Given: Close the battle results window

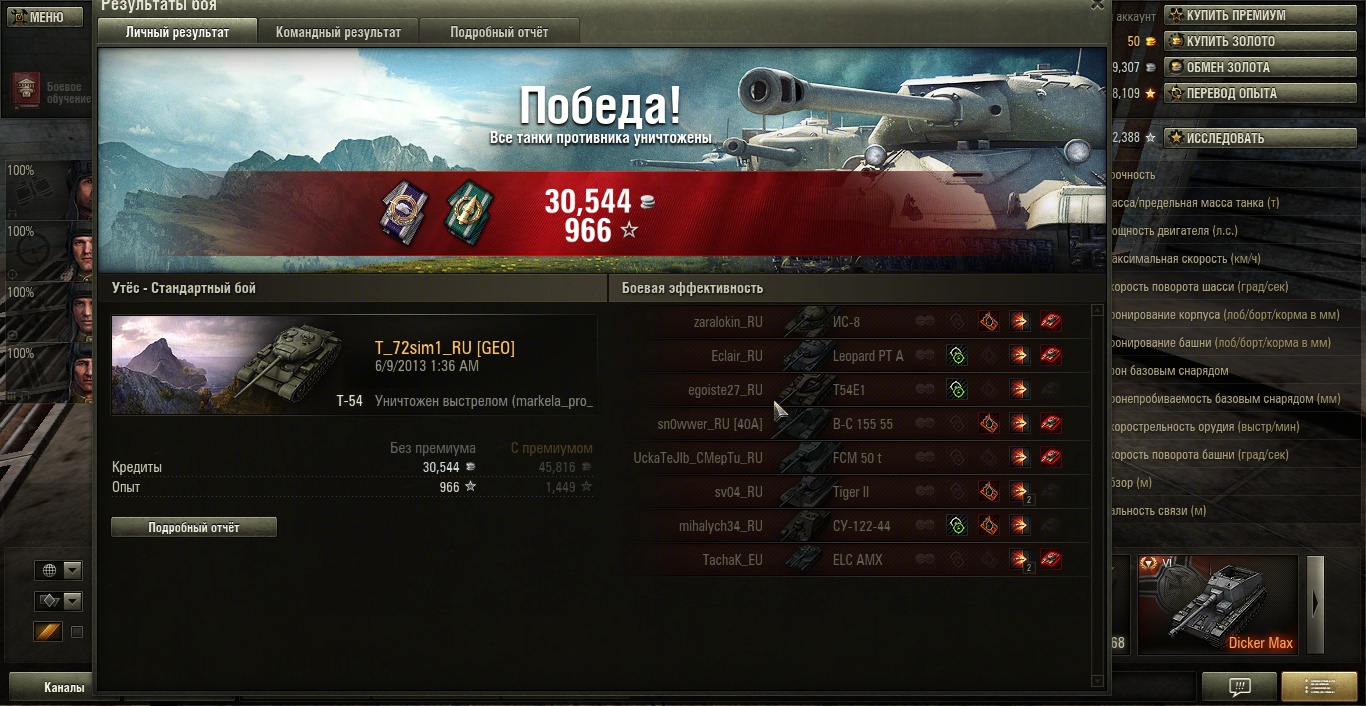Looking at the screenshot, I should [1097, 6].
